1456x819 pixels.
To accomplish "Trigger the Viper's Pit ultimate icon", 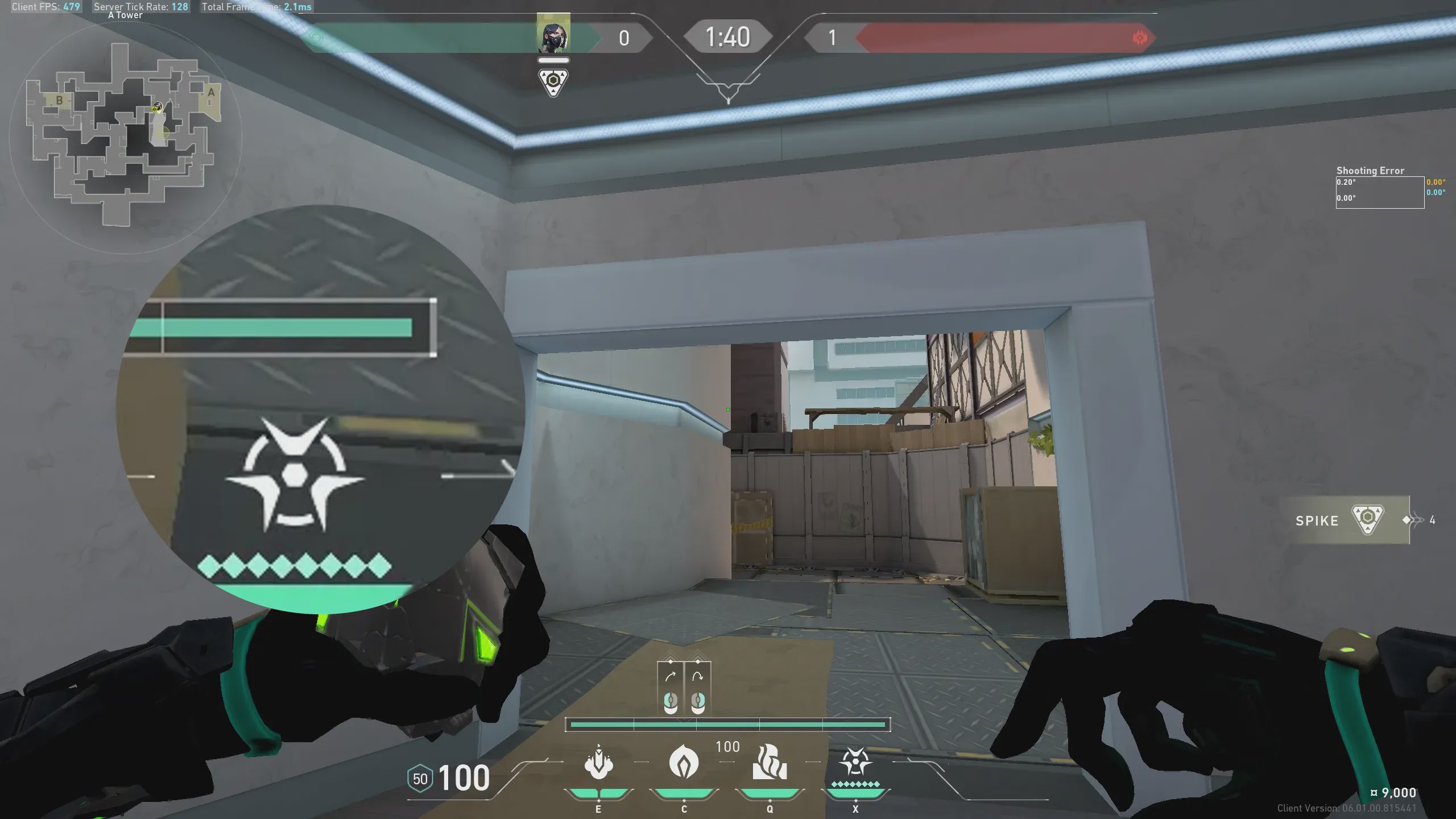I will point(855,762).
